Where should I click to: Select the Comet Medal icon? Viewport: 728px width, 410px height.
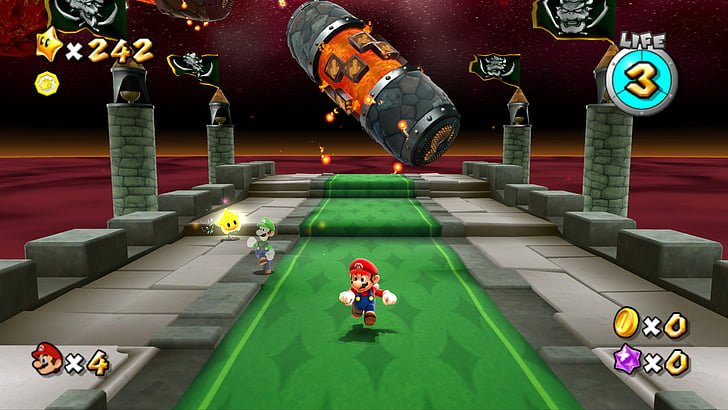[x=45, y=80]
